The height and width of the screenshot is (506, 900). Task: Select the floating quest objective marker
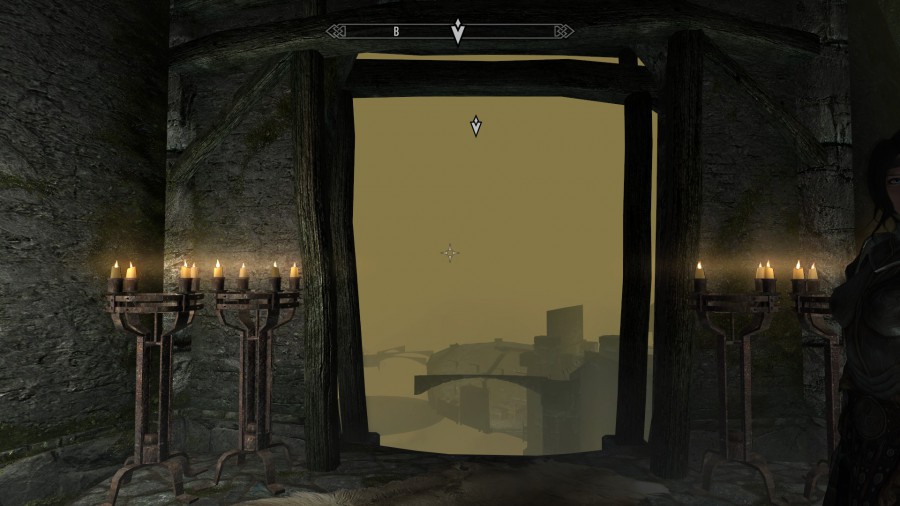click(x=476, y=126)
